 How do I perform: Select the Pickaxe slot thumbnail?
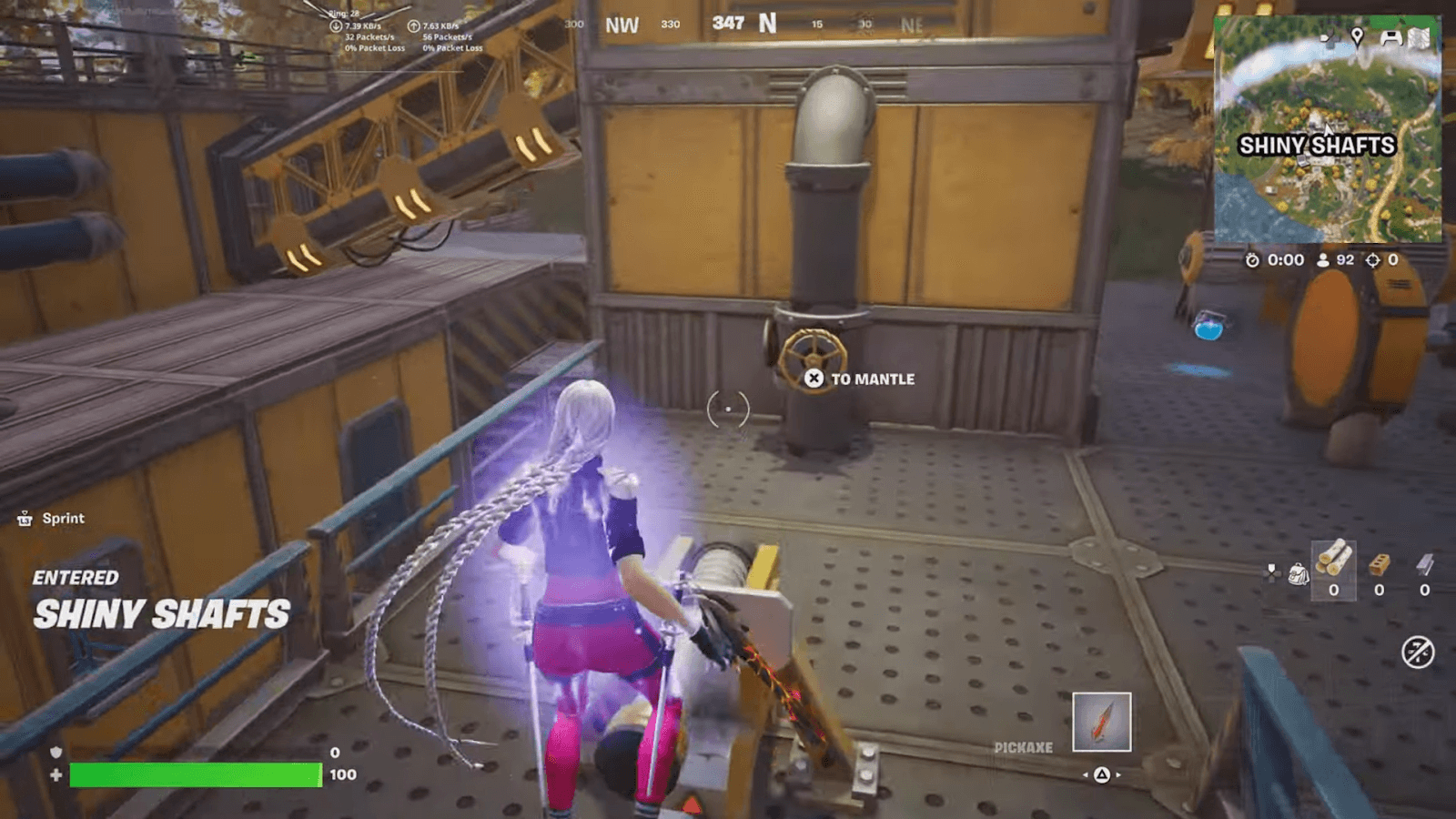[x=1101, y=721]
